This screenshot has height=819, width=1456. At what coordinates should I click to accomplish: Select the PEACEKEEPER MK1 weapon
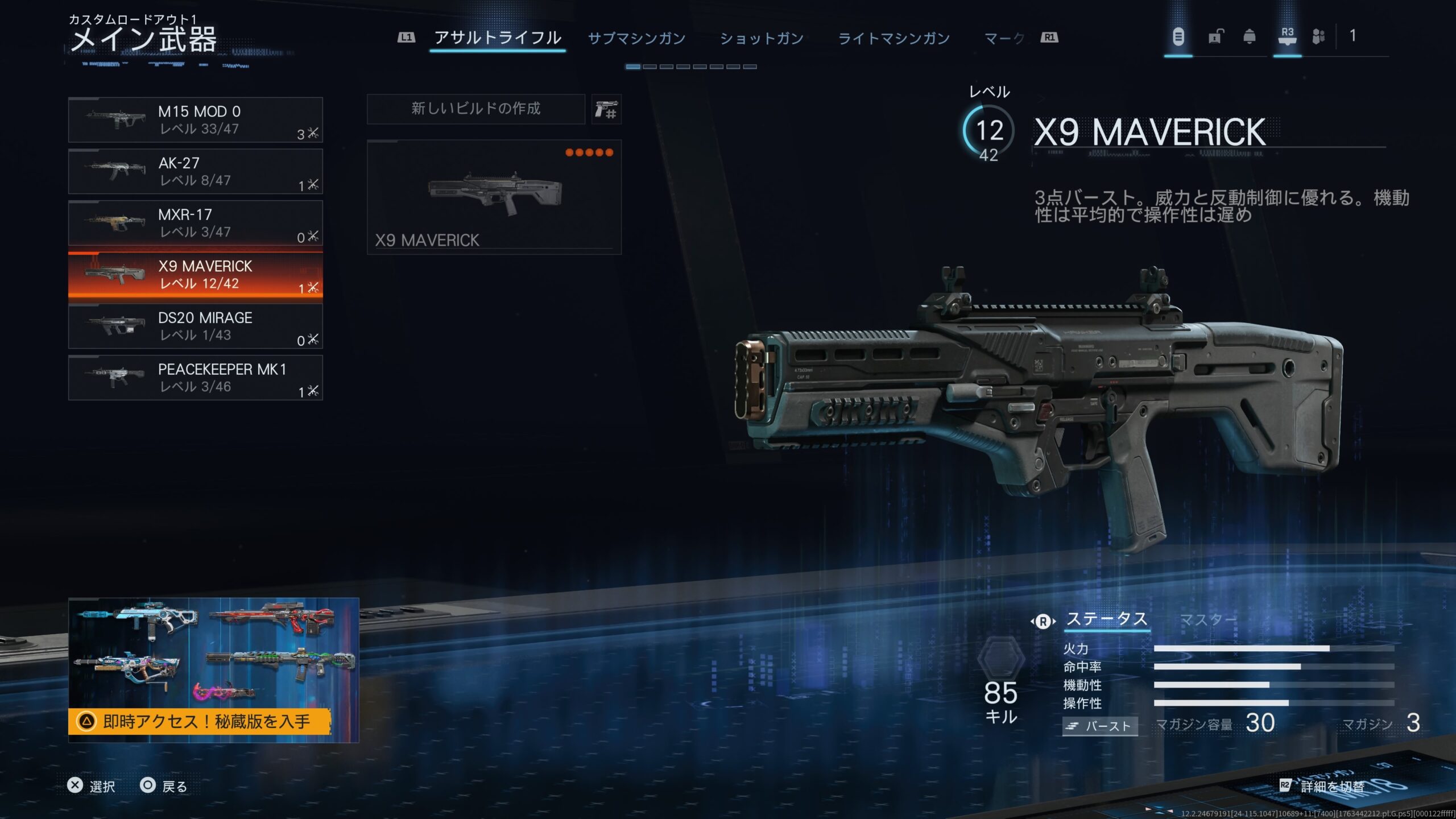coord(195,378)
